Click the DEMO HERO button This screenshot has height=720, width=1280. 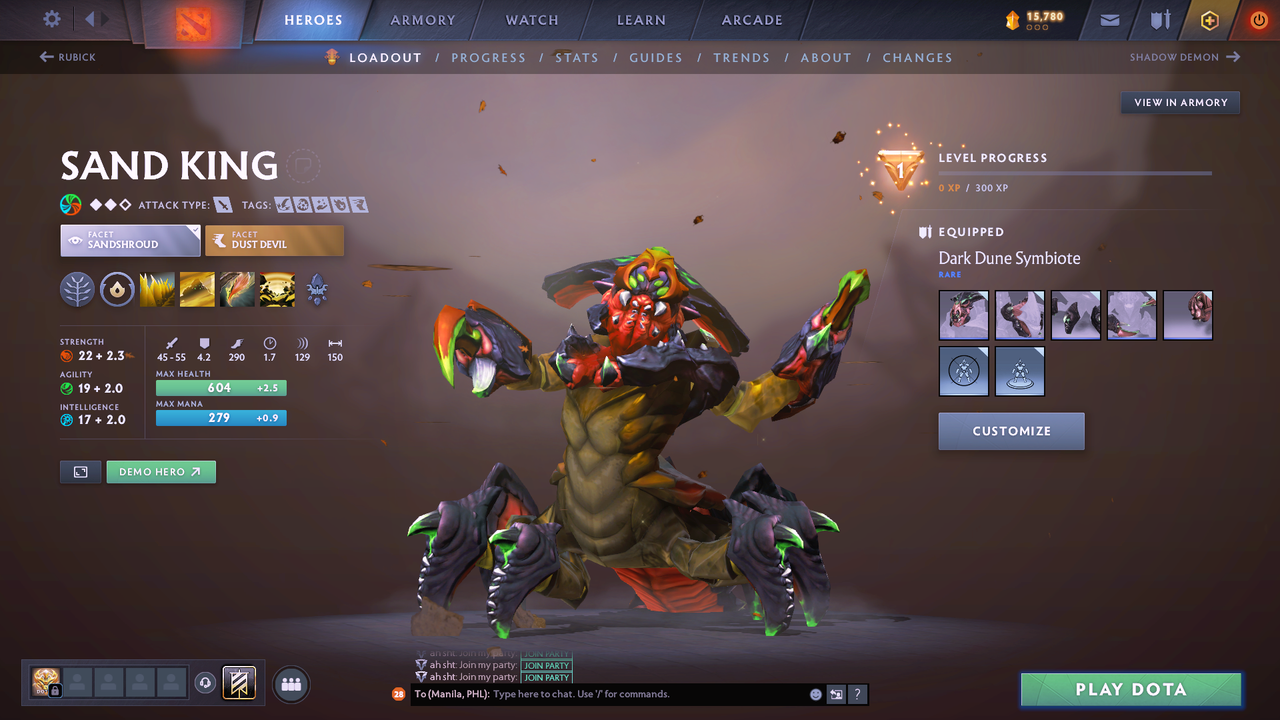pyautogui.click(x=160, y=471)
